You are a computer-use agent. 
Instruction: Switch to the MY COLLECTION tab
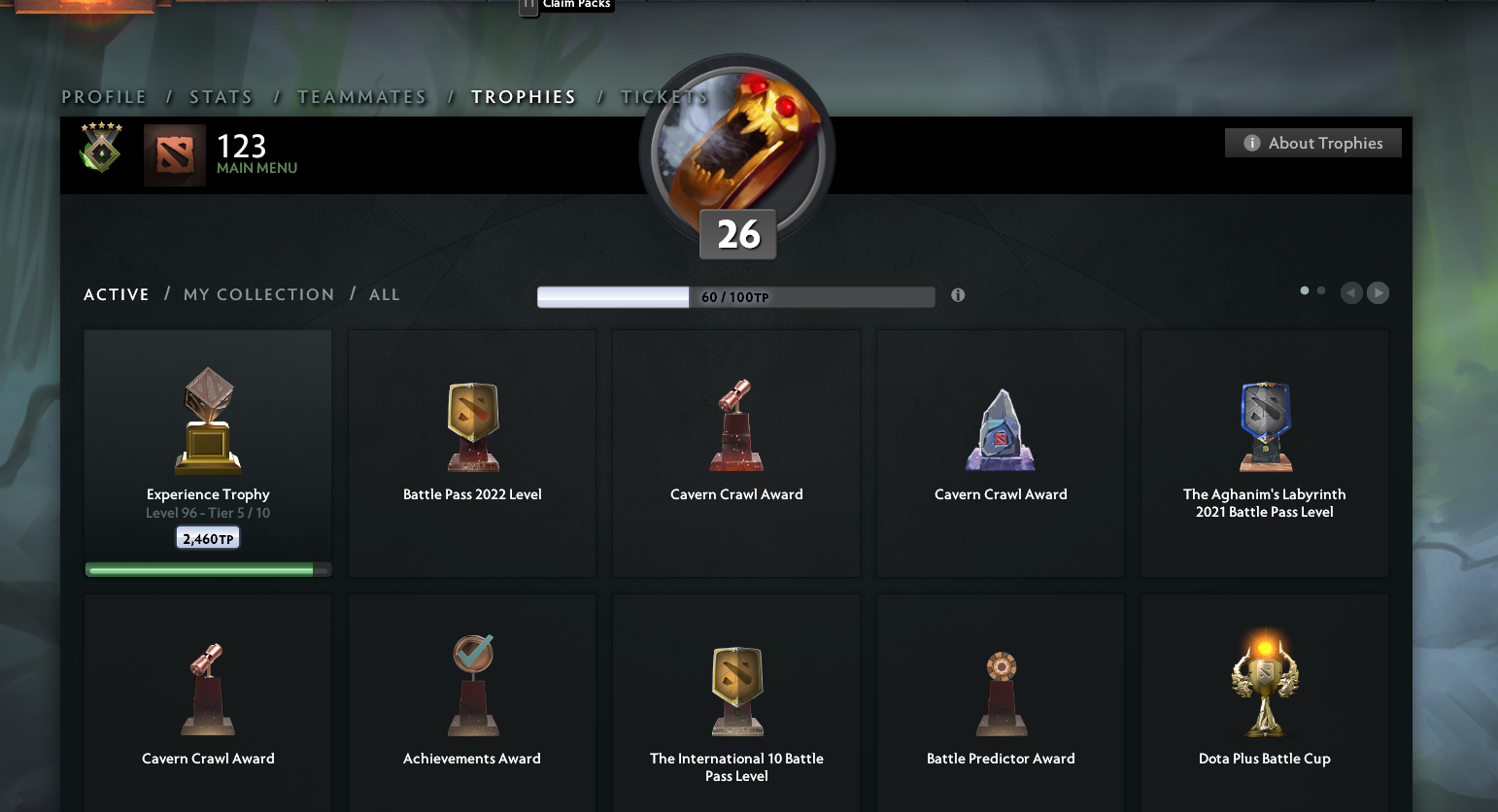258,294
